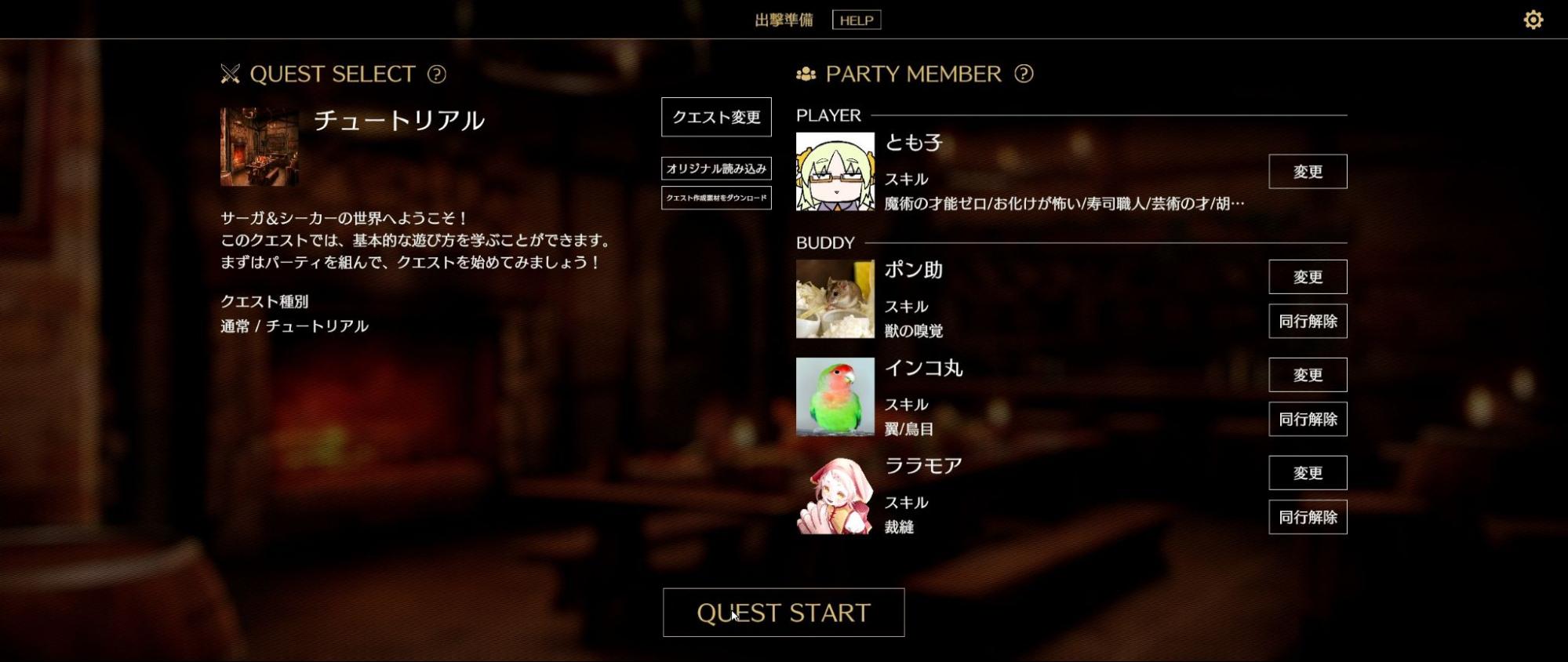1568x662 pixels.
Task: Click the PARTY MEMBER group icon
Action: point(806,74)
